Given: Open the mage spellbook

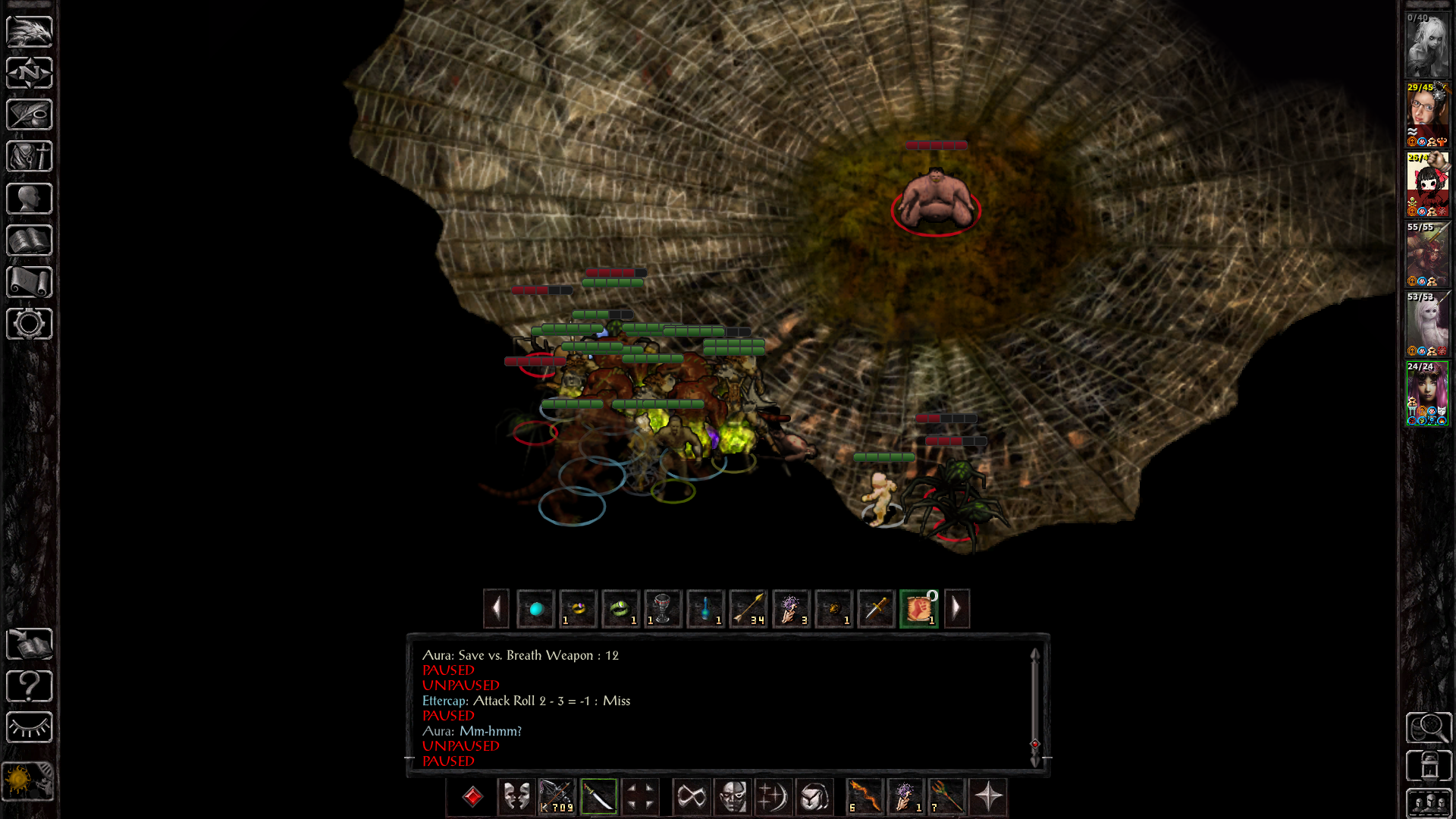Looking at the screenshot, I should pyautogui.click(x=29, y=240).
